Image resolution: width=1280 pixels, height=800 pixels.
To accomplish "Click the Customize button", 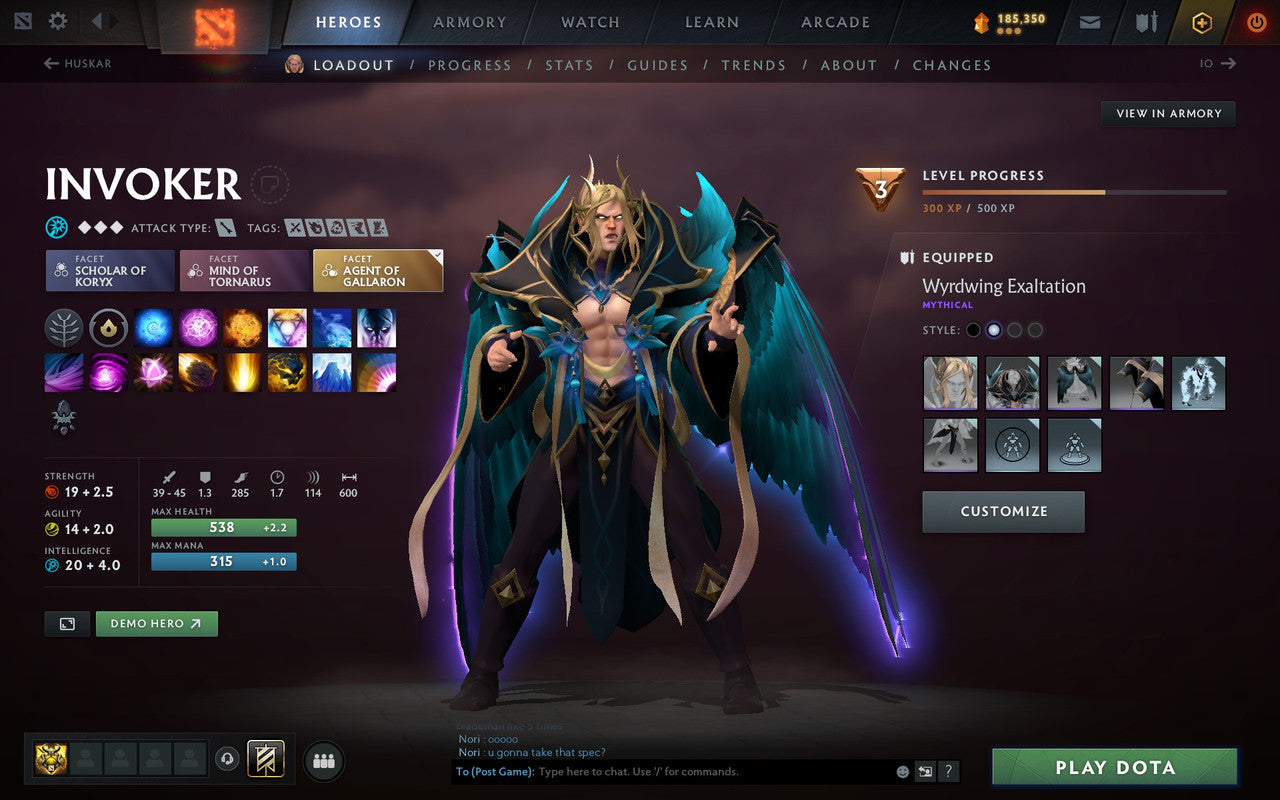I will 1003,511.
